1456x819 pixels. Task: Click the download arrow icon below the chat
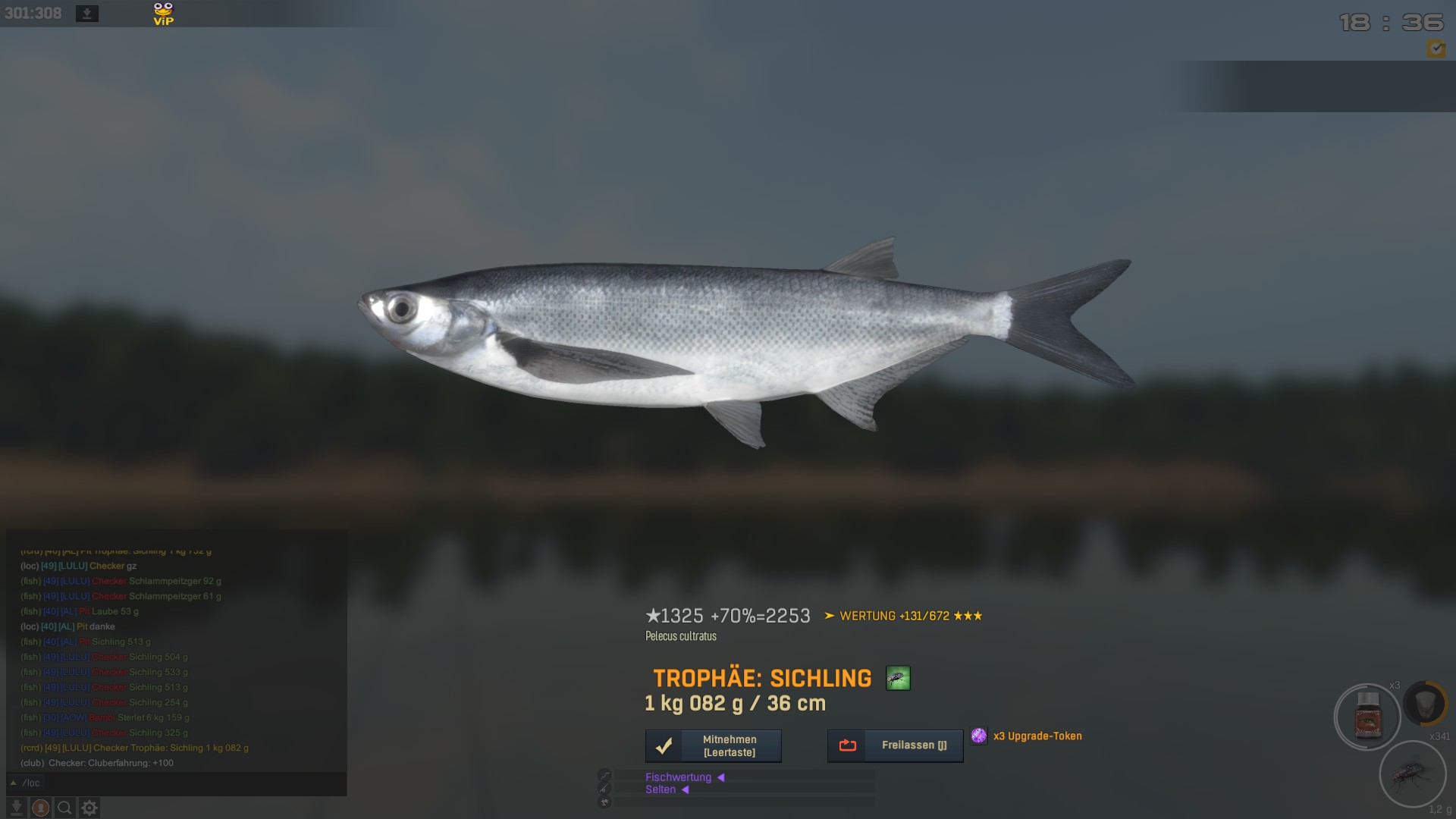tap(17, 808)
